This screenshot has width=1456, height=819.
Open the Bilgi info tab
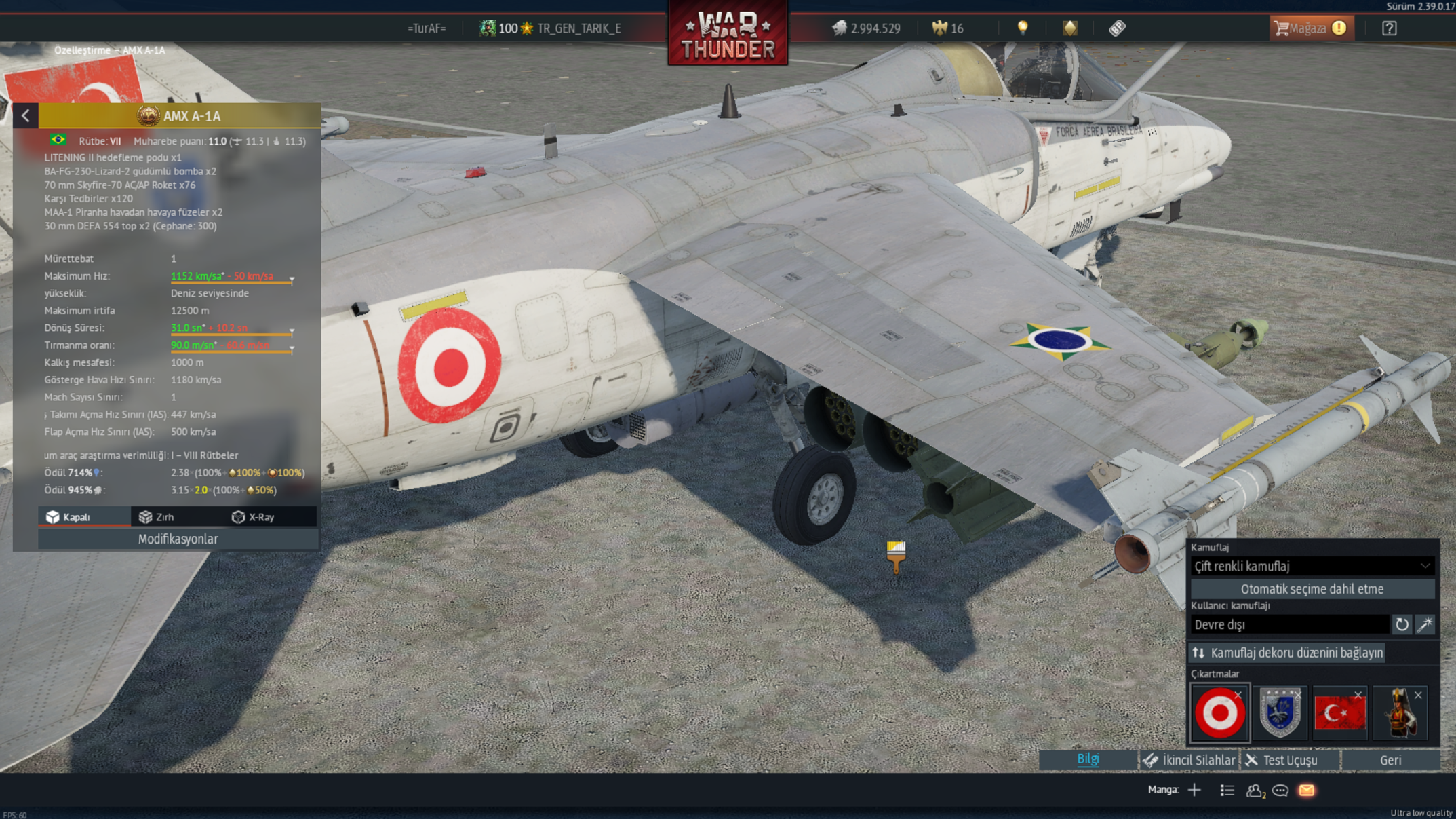[1088, 760]
